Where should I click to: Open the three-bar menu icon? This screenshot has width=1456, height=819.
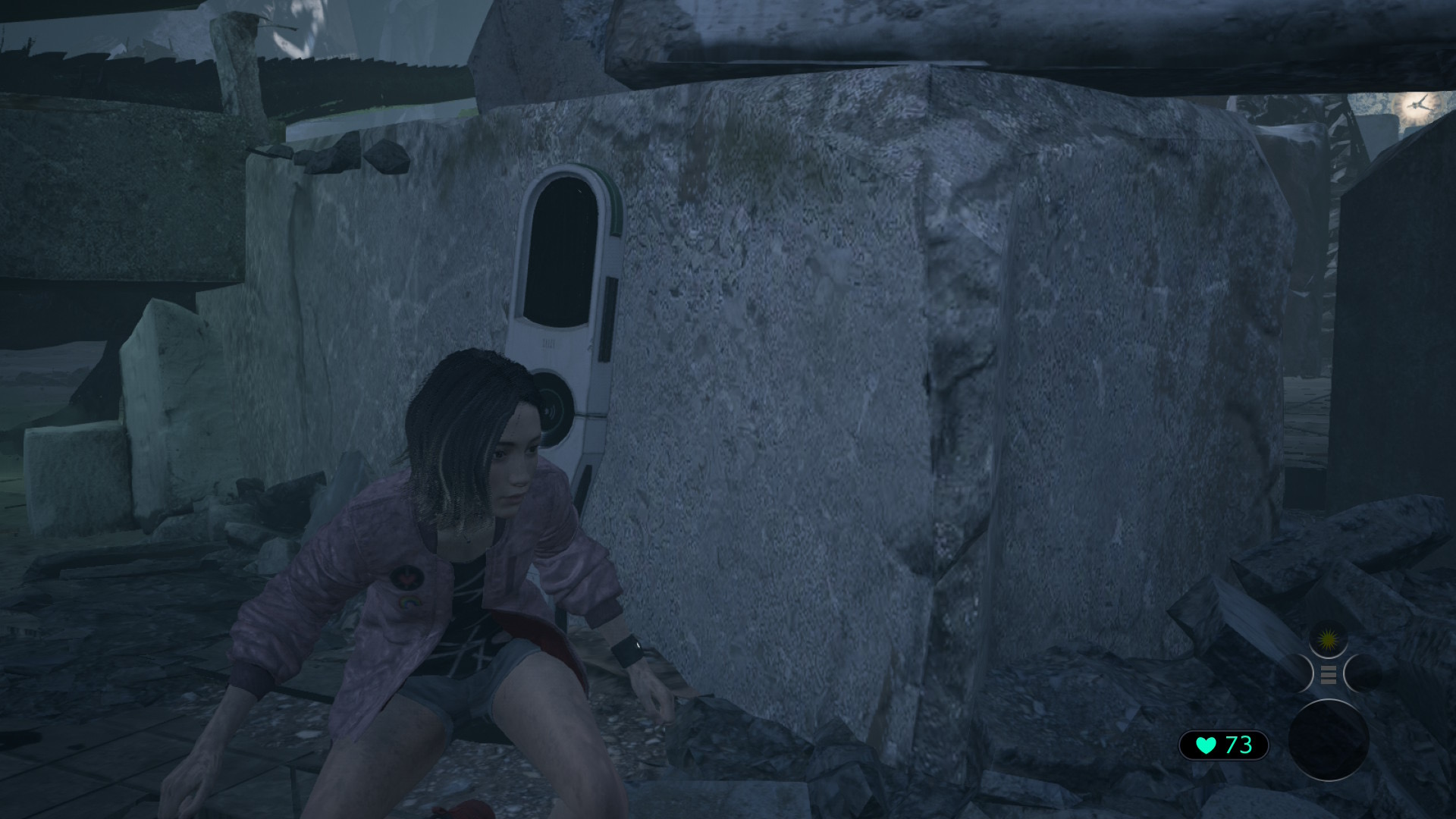[1328, 674]
